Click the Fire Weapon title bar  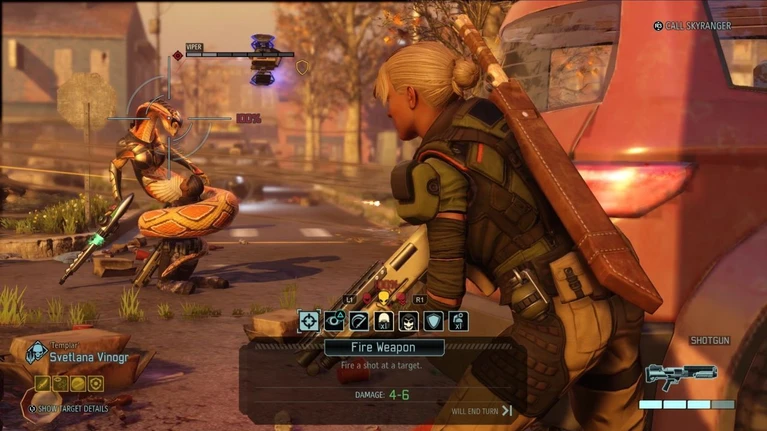click(383, 348)
